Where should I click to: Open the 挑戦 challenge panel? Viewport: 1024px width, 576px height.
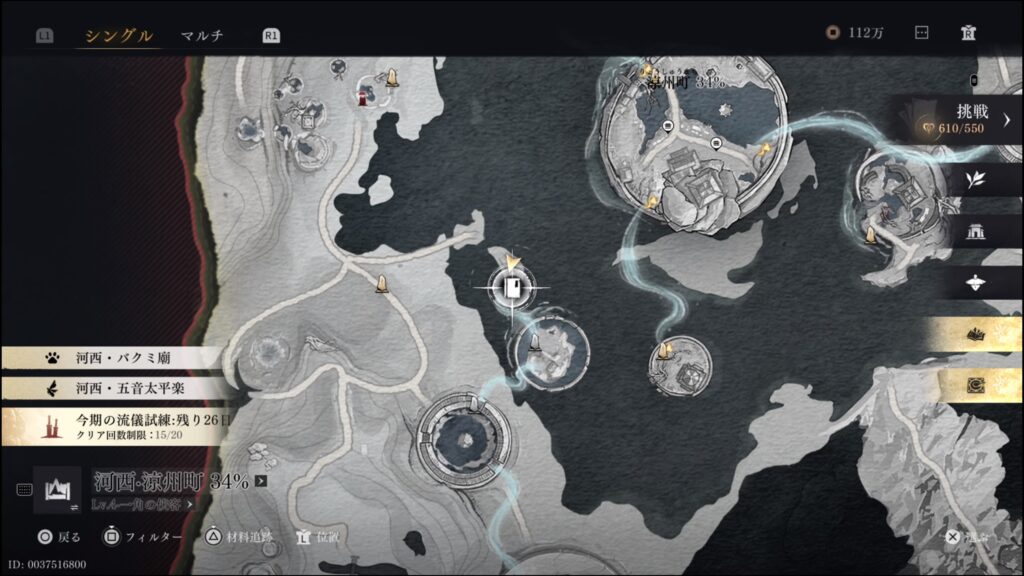[x=959, y=120]
